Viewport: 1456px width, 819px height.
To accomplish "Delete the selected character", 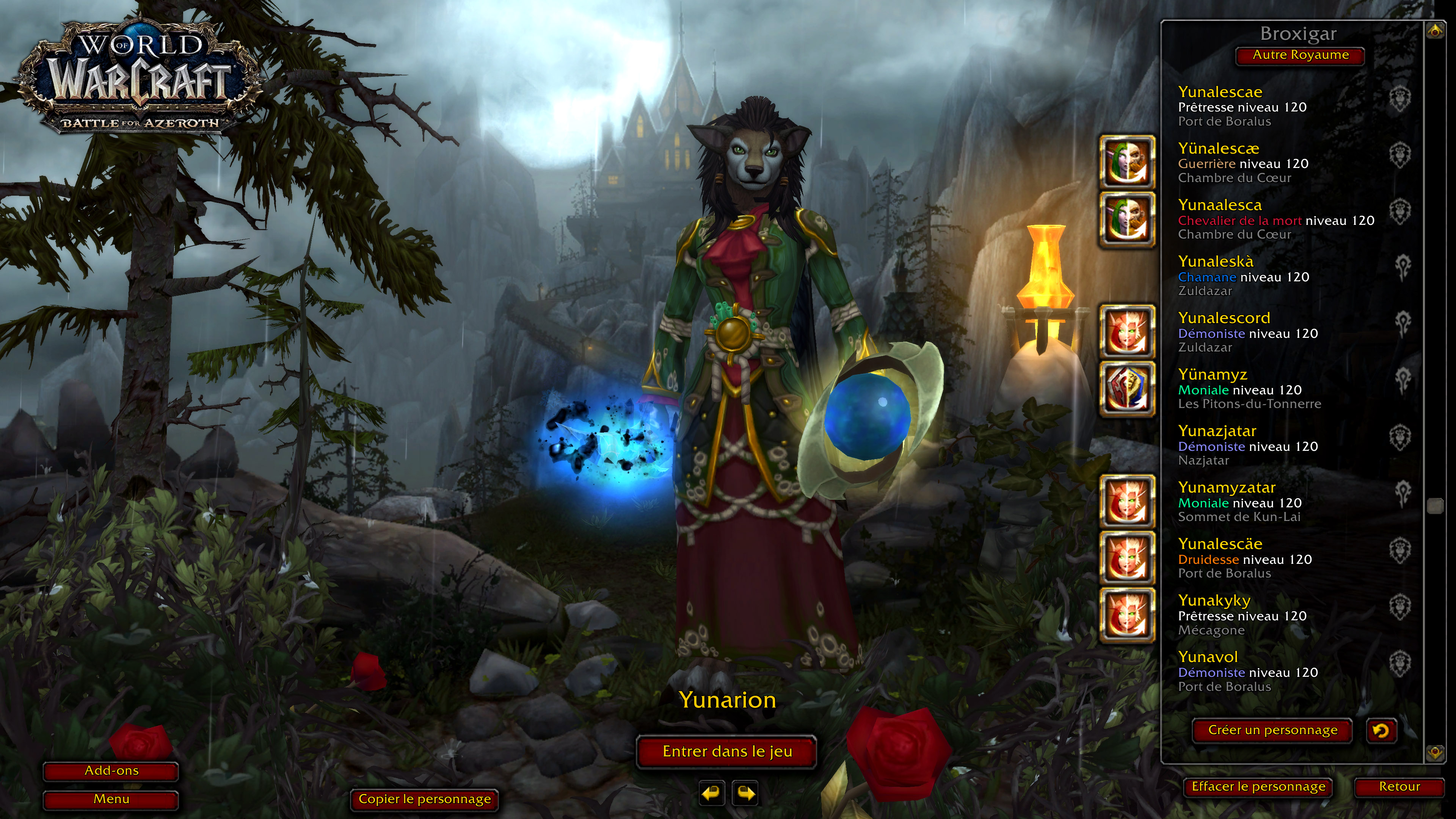I will (1258, 787).
